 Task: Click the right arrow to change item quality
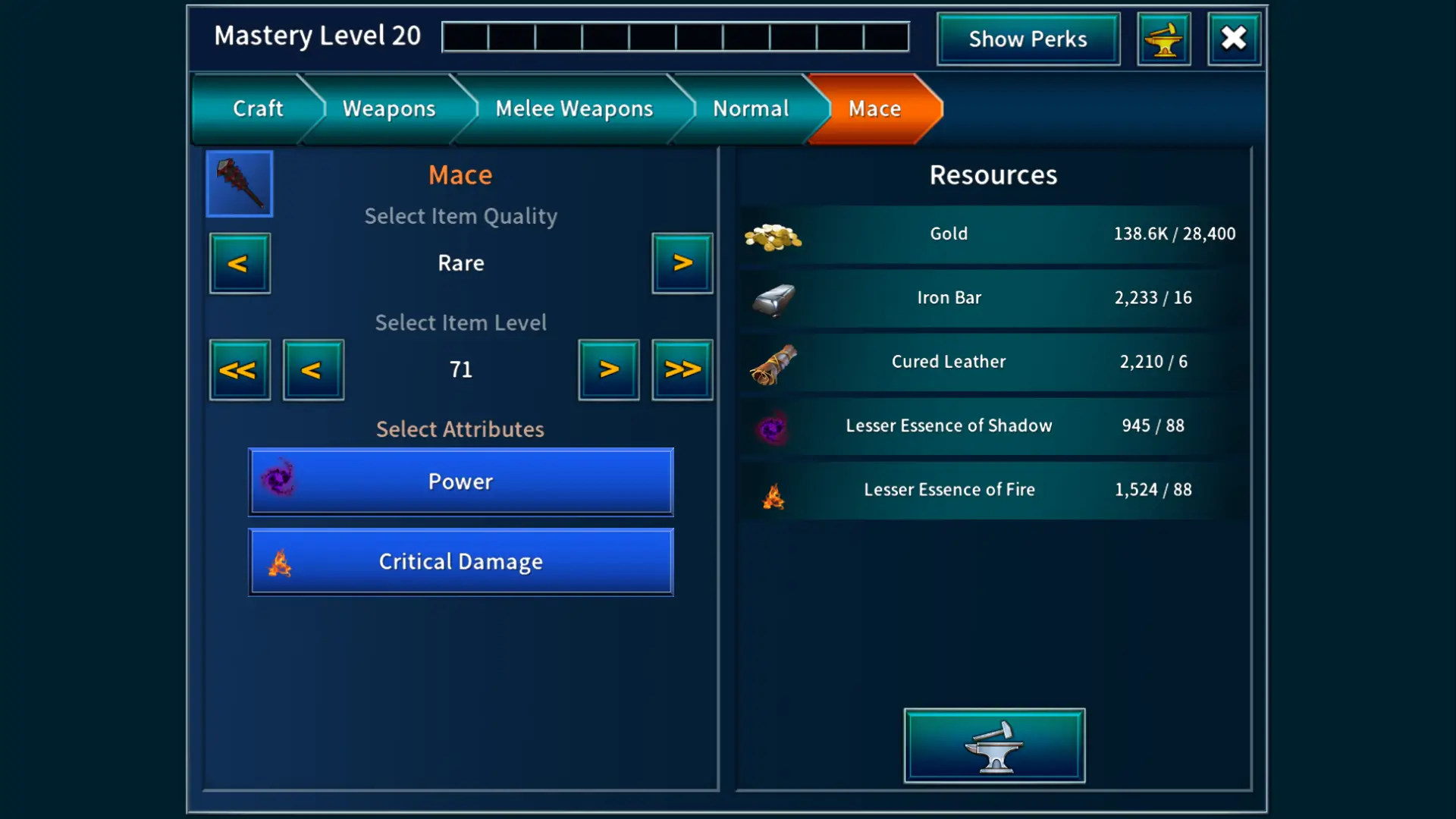(x=682, y=263)
